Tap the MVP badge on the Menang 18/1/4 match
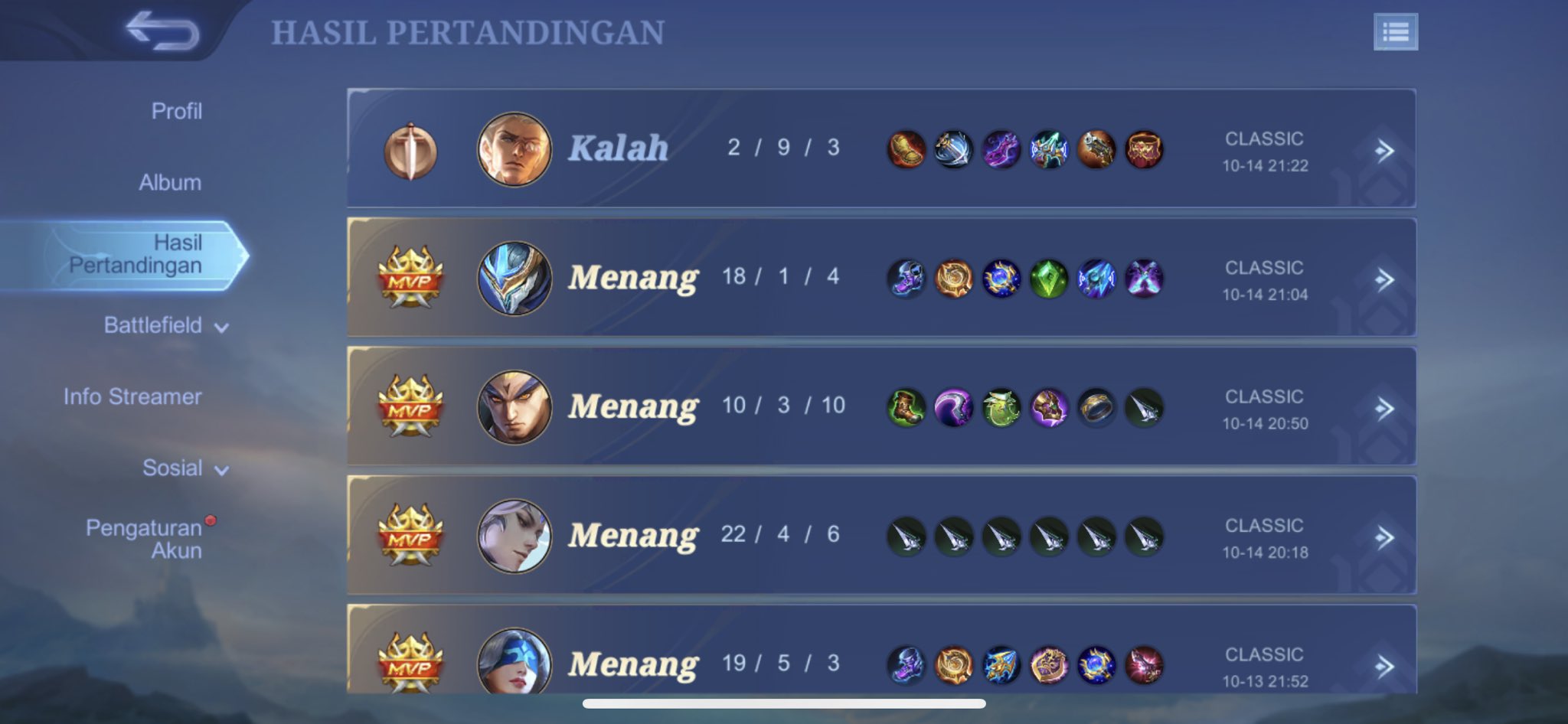 (411, 278)
